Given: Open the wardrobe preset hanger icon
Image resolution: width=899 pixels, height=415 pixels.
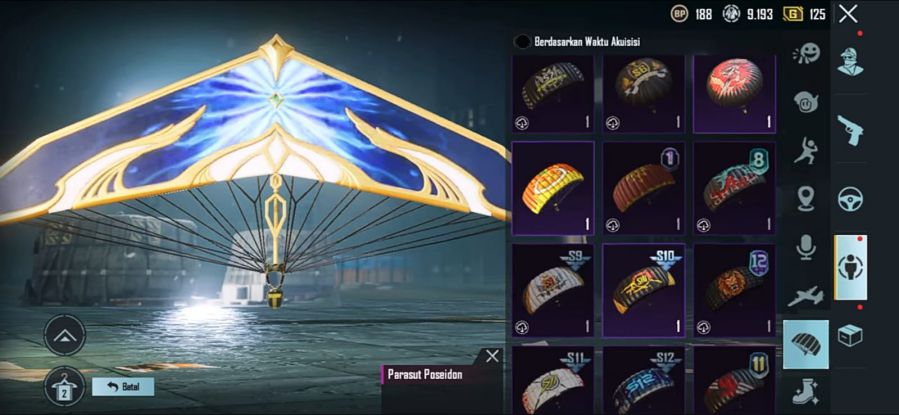Looking at the screenshot, I should tap(64, 384).
